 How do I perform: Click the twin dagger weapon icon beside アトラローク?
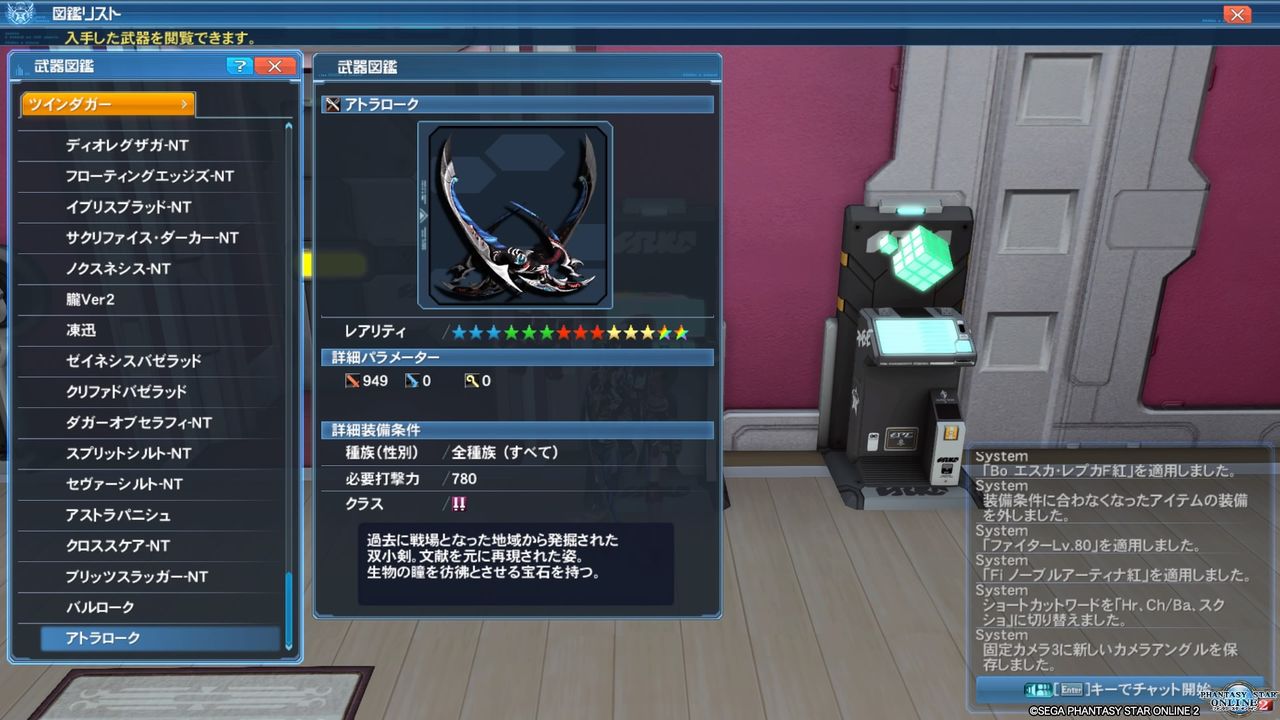(x=331, y=103)
